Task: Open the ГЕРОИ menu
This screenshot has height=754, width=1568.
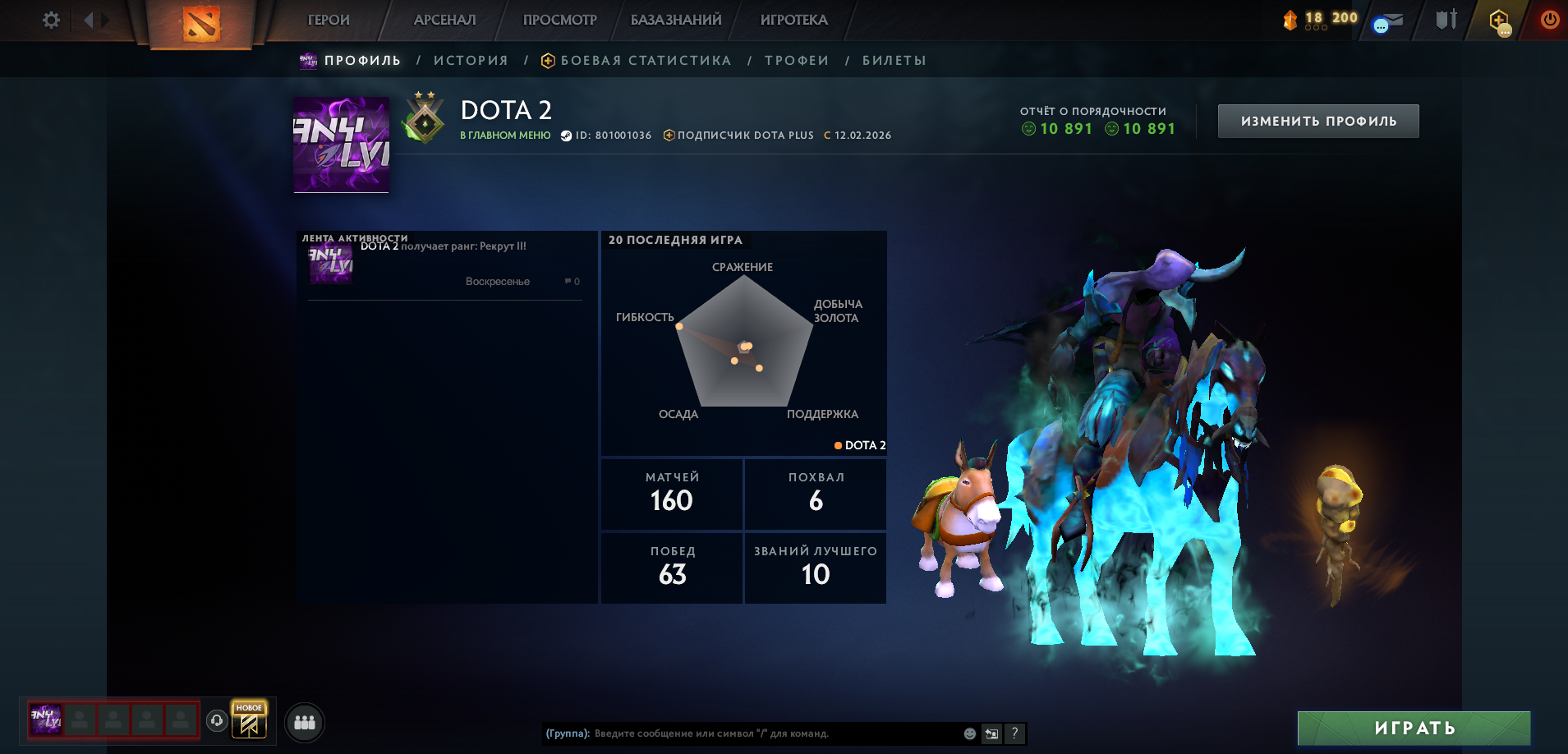Action: pyautogui.click(x=327, y=20)
